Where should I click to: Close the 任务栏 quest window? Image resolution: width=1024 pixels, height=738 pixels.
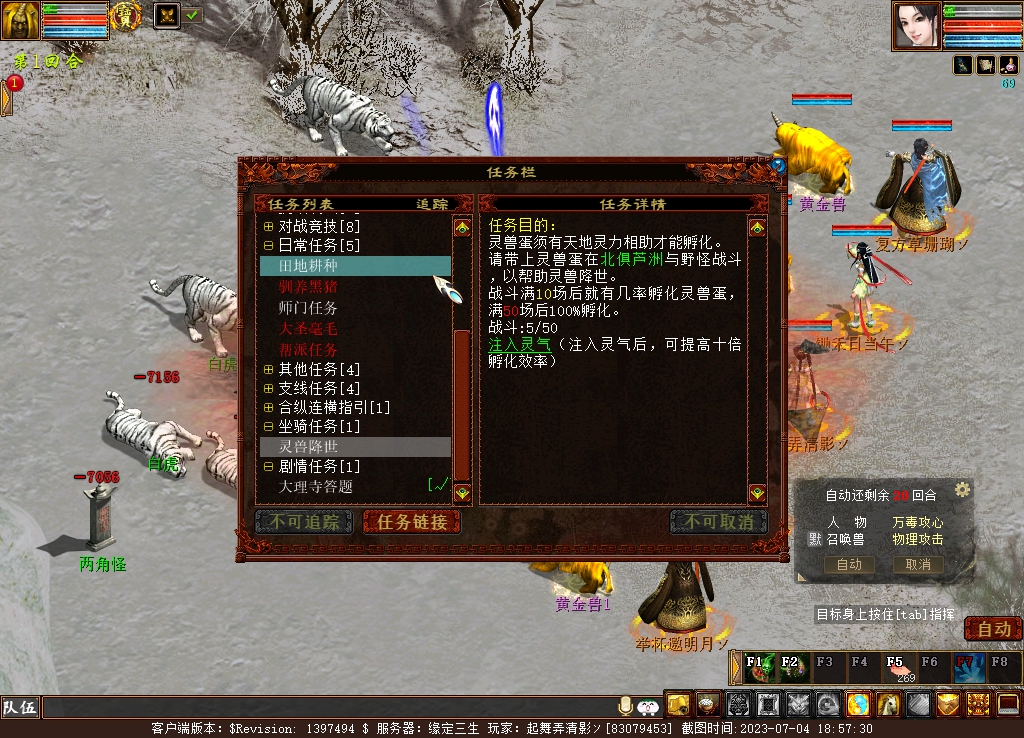click(x=778, y=166)
